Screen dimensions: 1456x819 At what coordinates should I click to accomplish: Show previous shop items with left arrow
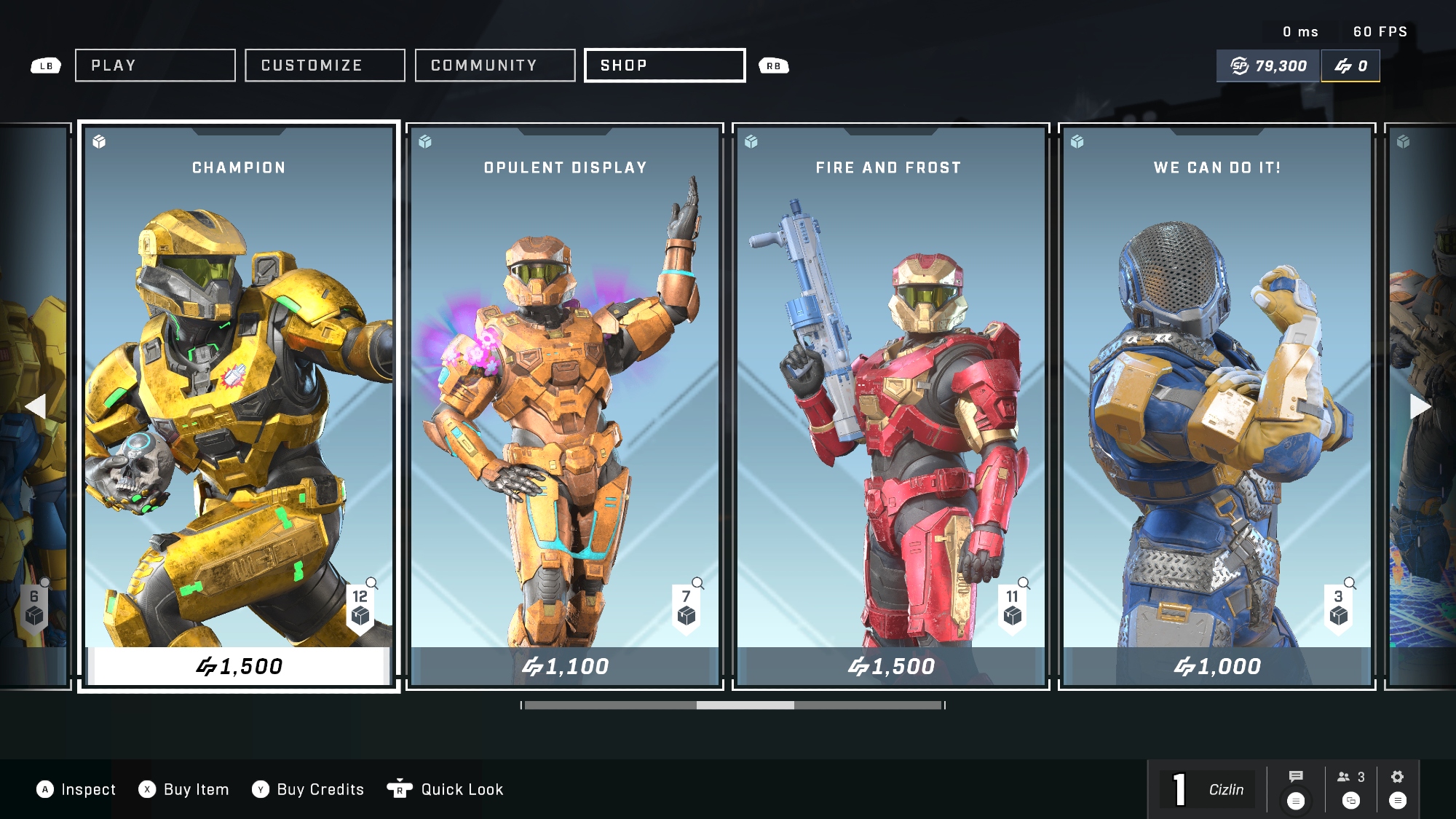coord(35,406)
